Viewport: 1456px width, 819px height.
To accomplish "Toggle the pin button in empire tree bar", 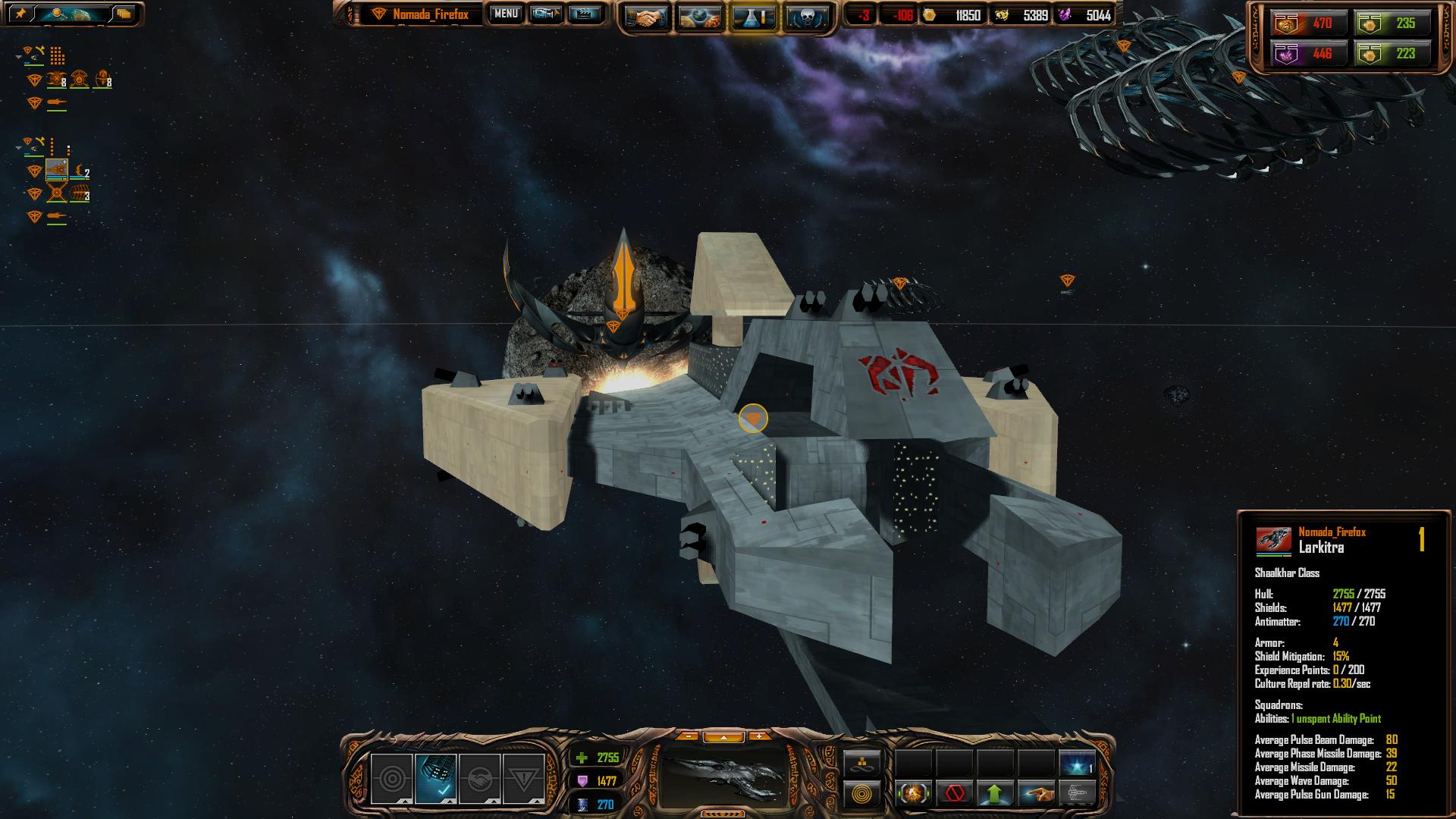I will click(x=20, y=14).
